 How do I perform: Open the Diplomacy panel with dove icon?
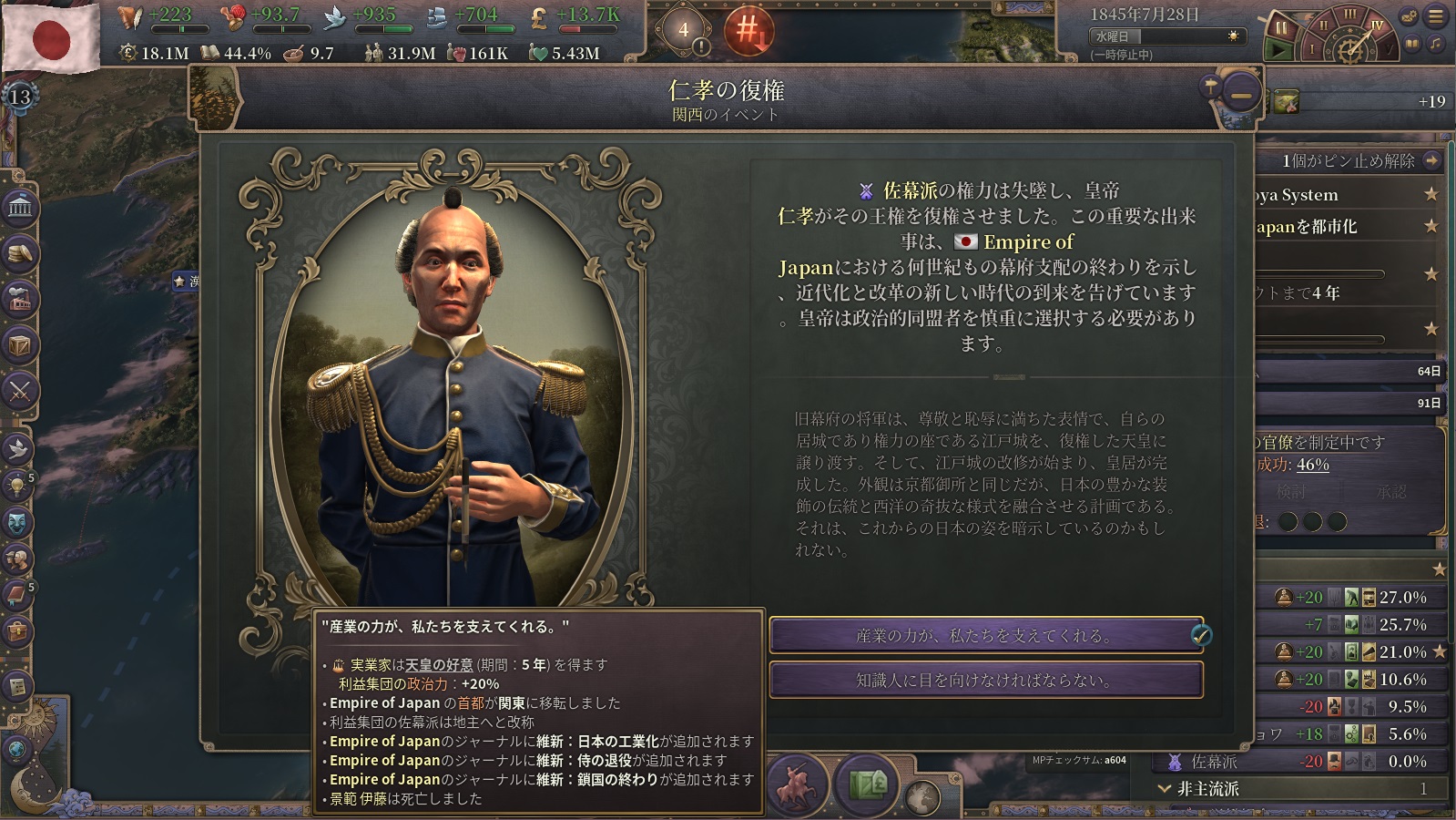[x=17, y=448]
